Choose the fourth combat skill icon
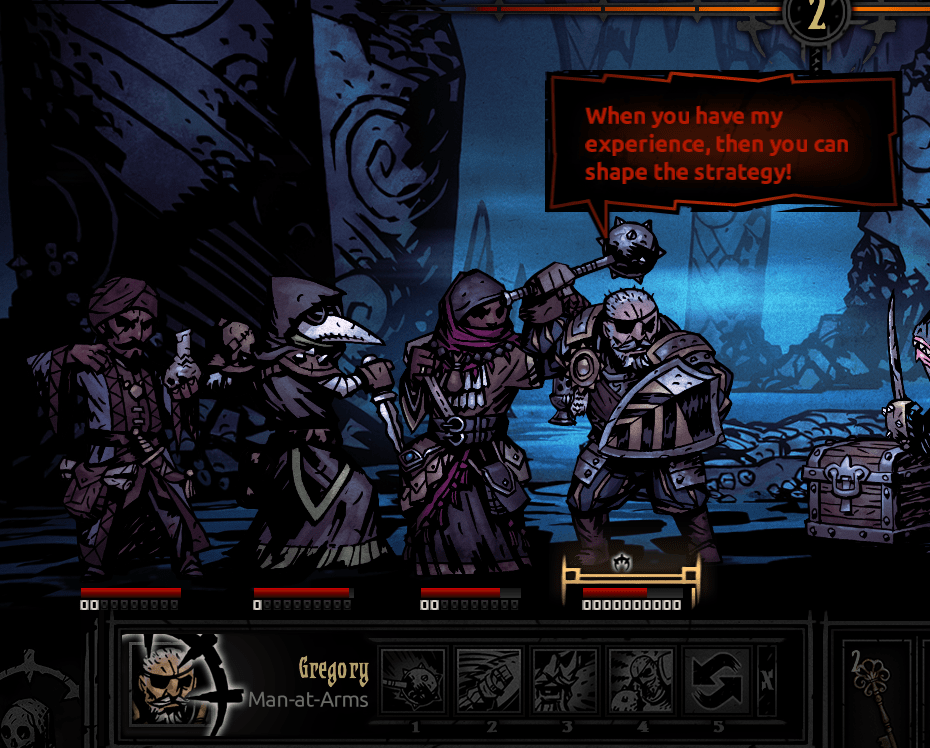 tap(640, 681)
